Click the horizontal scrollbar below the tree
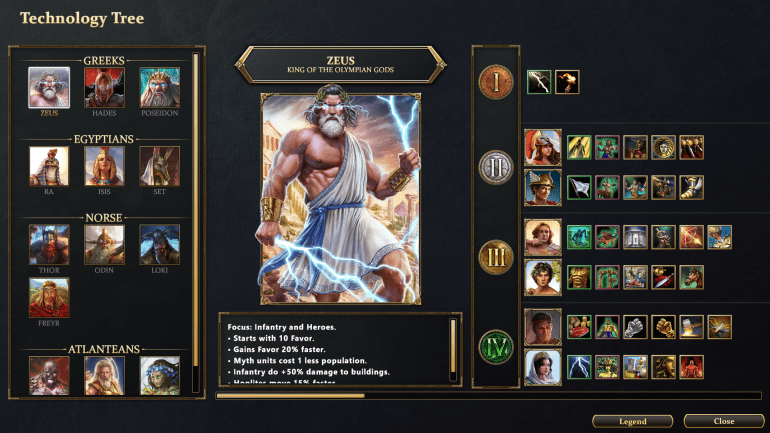 290,396
